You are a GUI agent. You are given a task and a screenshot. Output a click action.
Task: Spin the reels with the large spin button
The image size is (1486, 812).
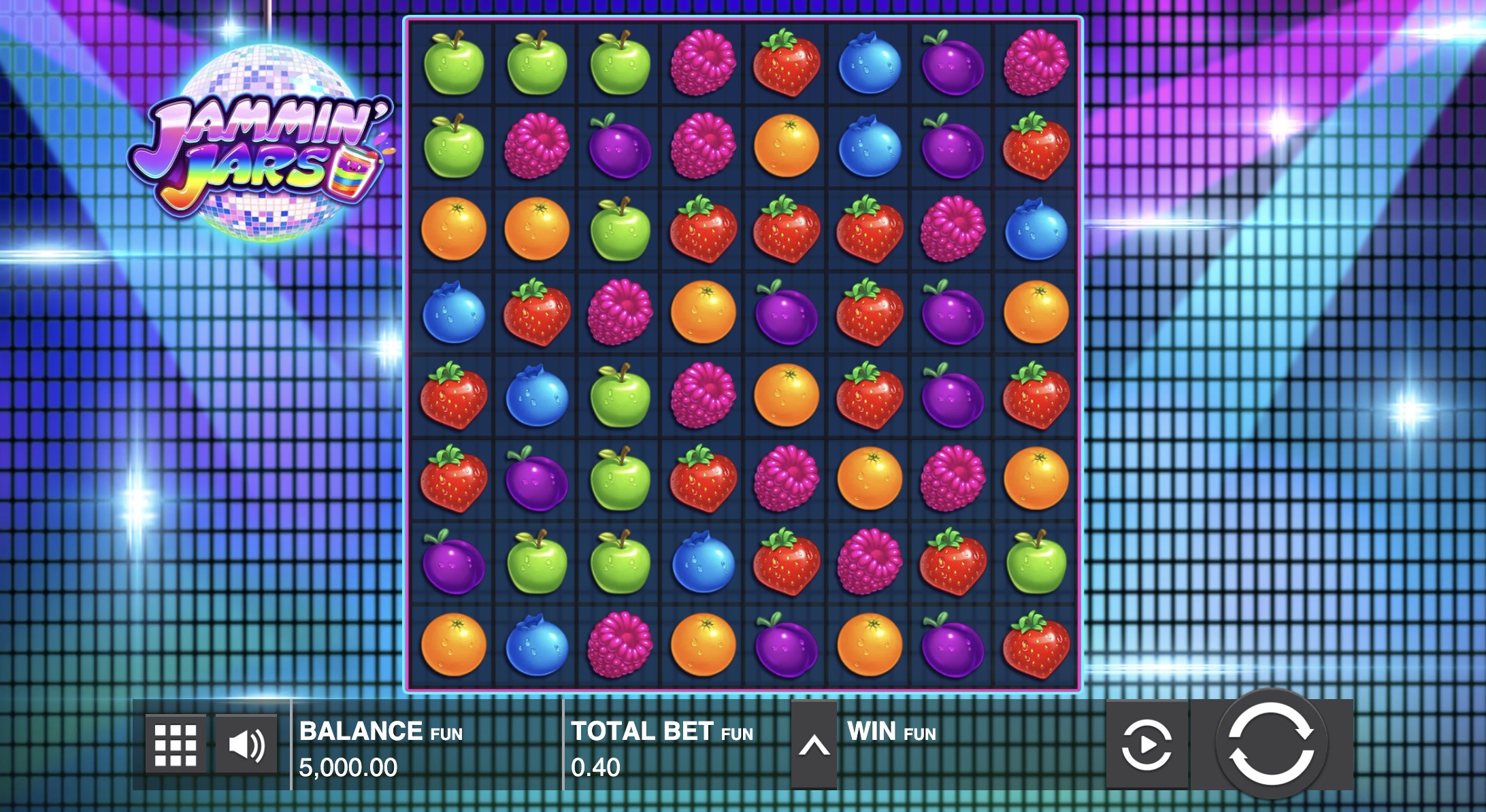click(1271, 745)
